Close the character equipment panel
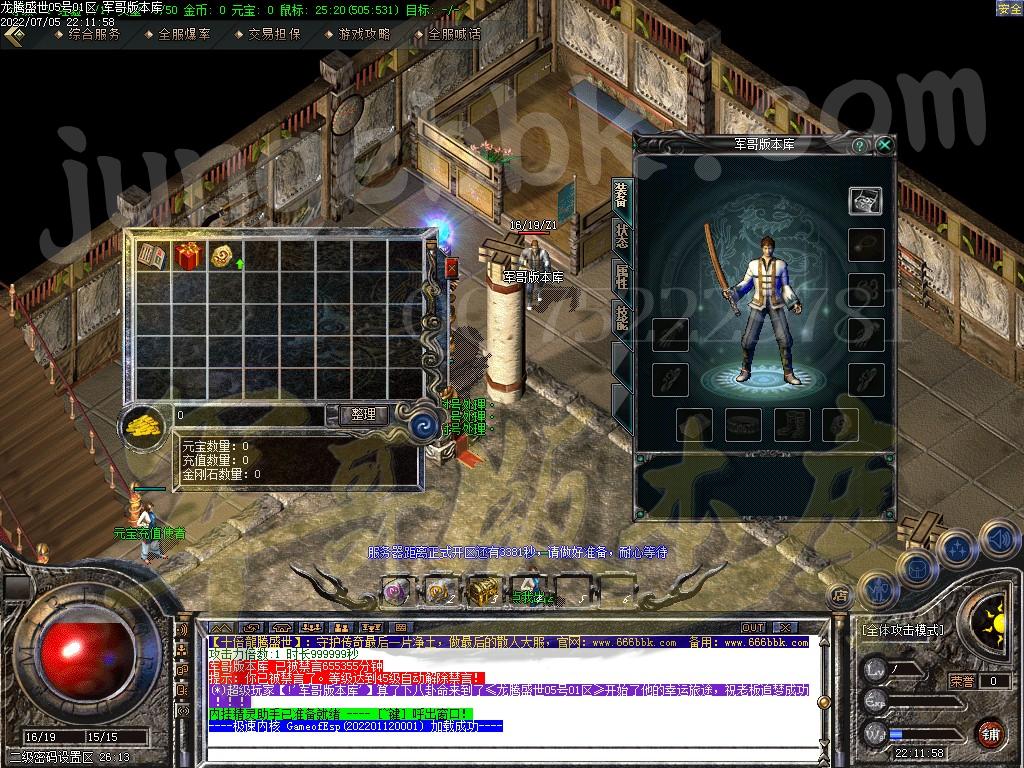 click(884, 145)
